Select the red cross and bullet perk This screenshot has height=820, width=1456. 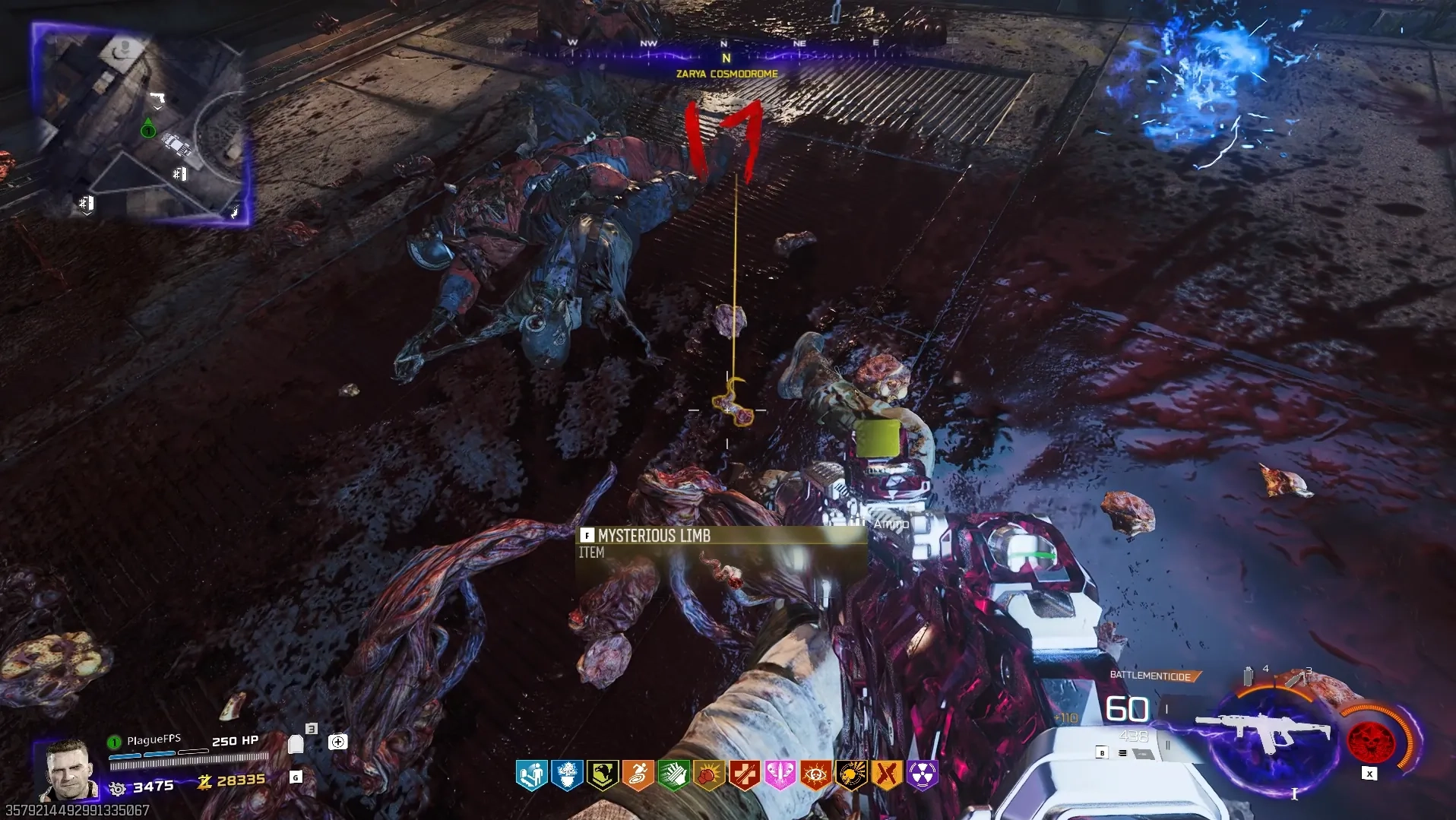745,775
